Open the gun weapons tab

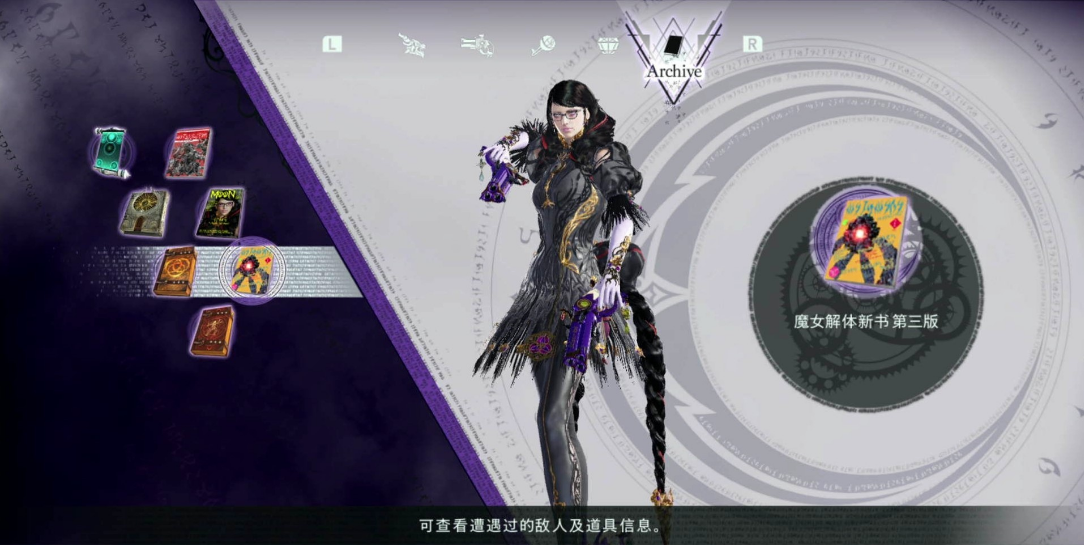pos(474,44)
